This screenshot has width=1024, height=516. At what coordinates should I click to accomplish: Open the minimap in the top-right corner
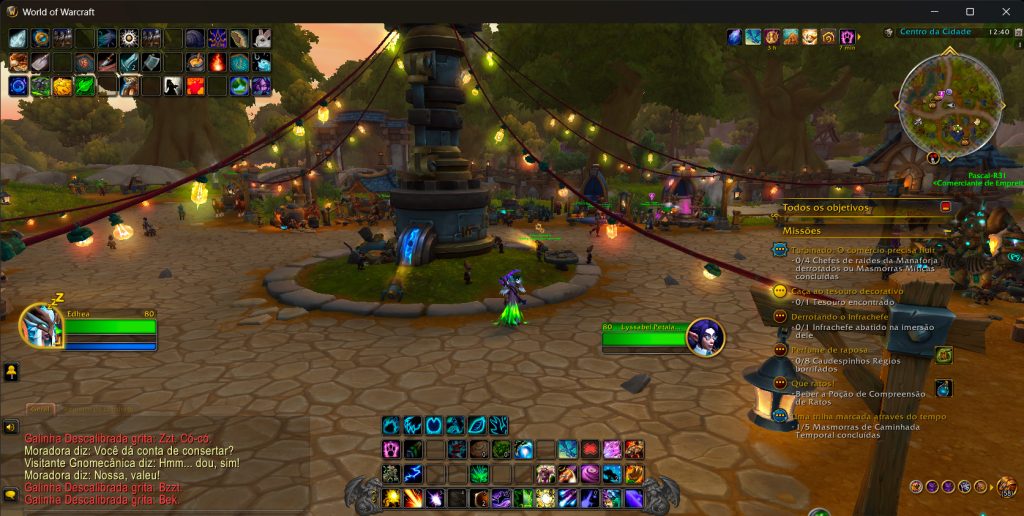[948, 98]
